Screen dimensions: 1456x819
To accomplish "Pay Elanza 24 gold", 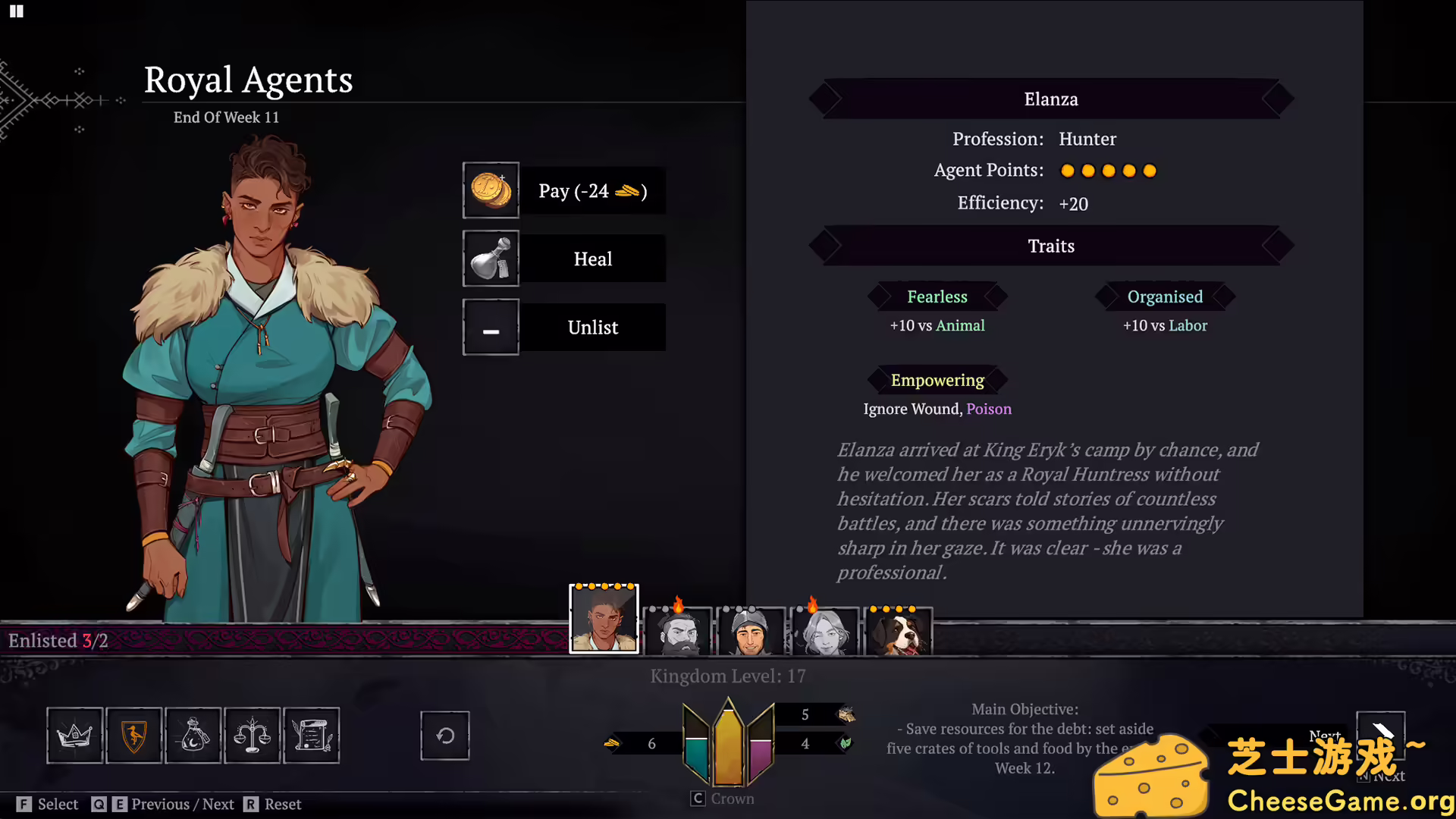I will pos(565,190).
